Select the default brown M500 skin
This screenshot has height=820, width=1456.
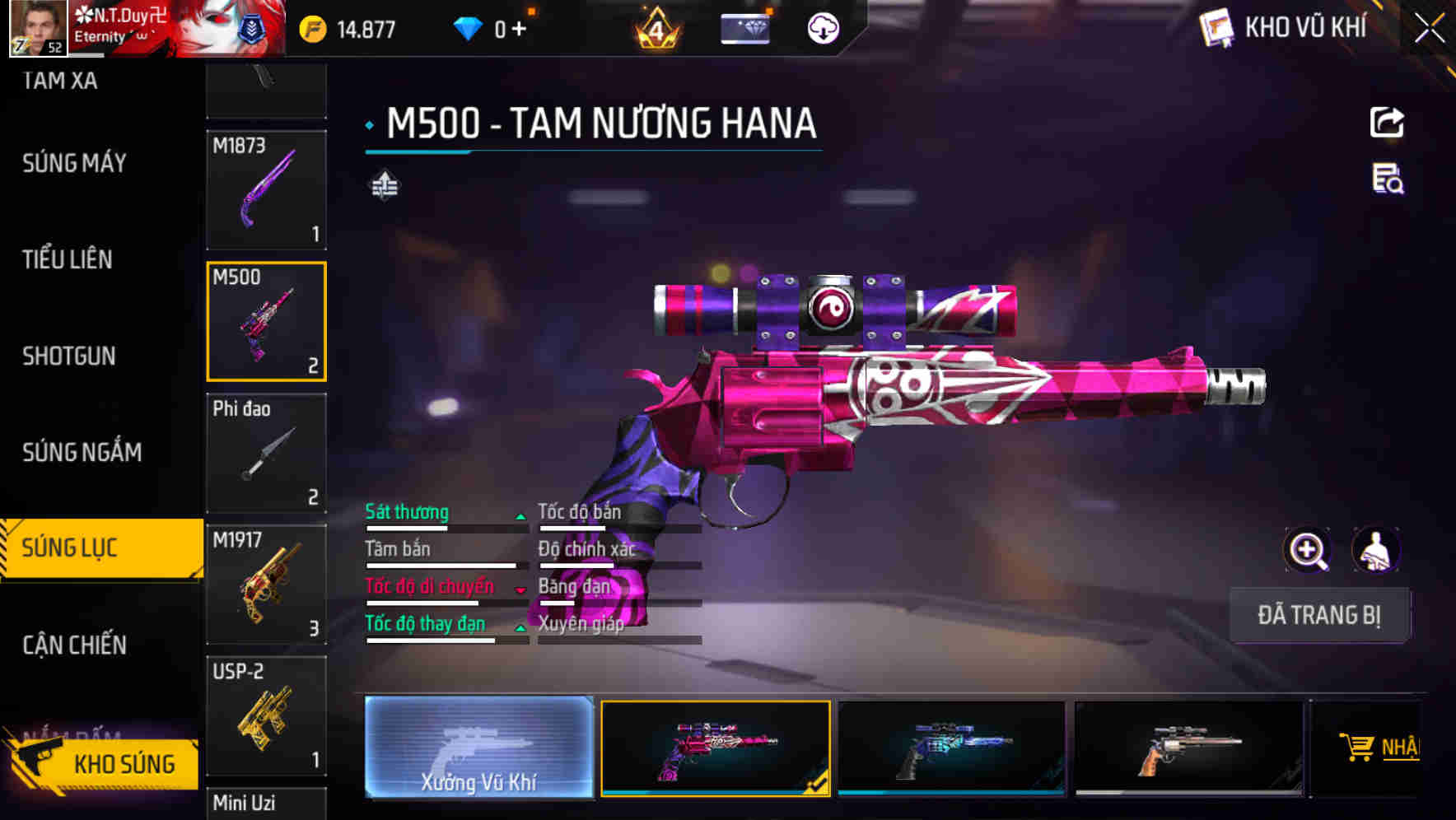pos(1188,748)
